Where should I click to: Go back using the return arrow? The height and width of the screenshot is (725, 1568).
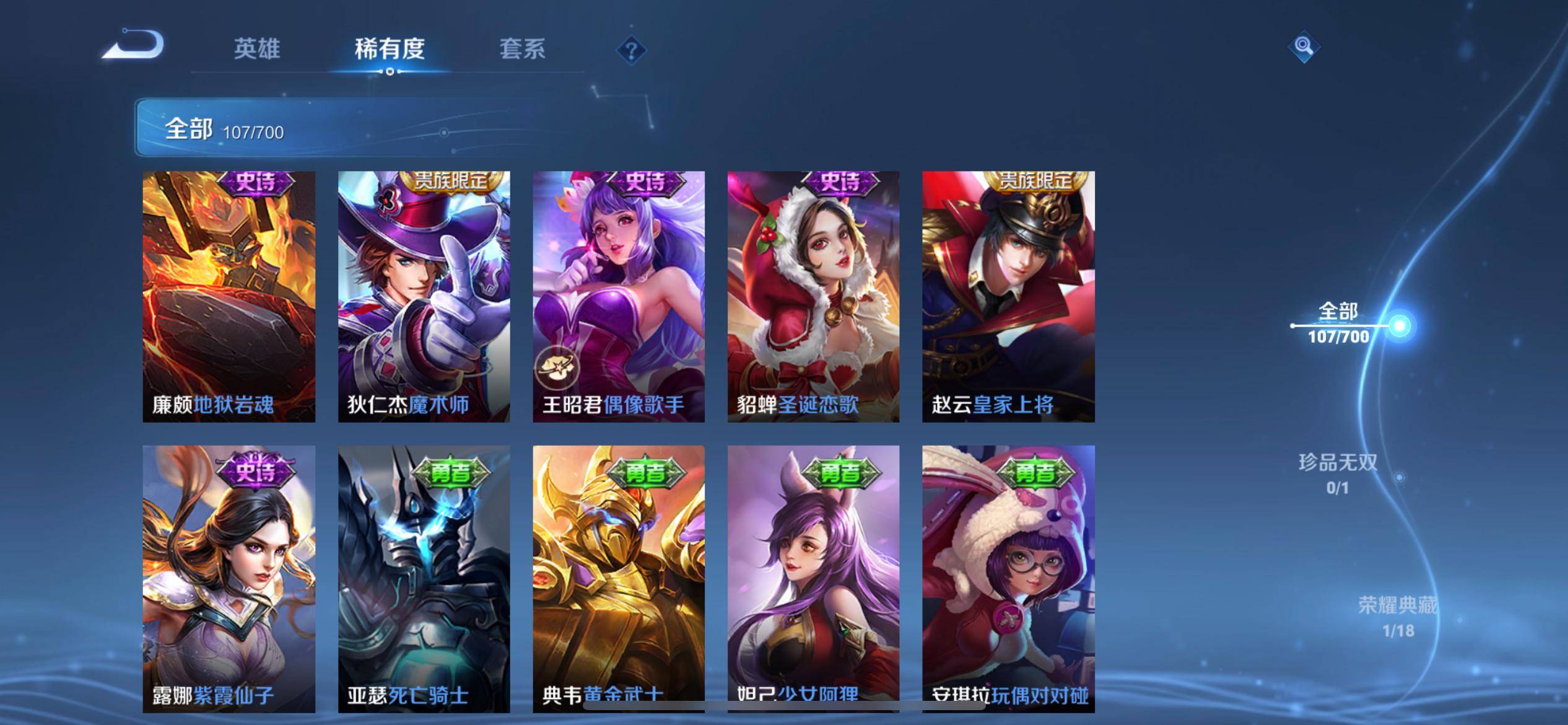pyautogui.click(x=134, y=45)
